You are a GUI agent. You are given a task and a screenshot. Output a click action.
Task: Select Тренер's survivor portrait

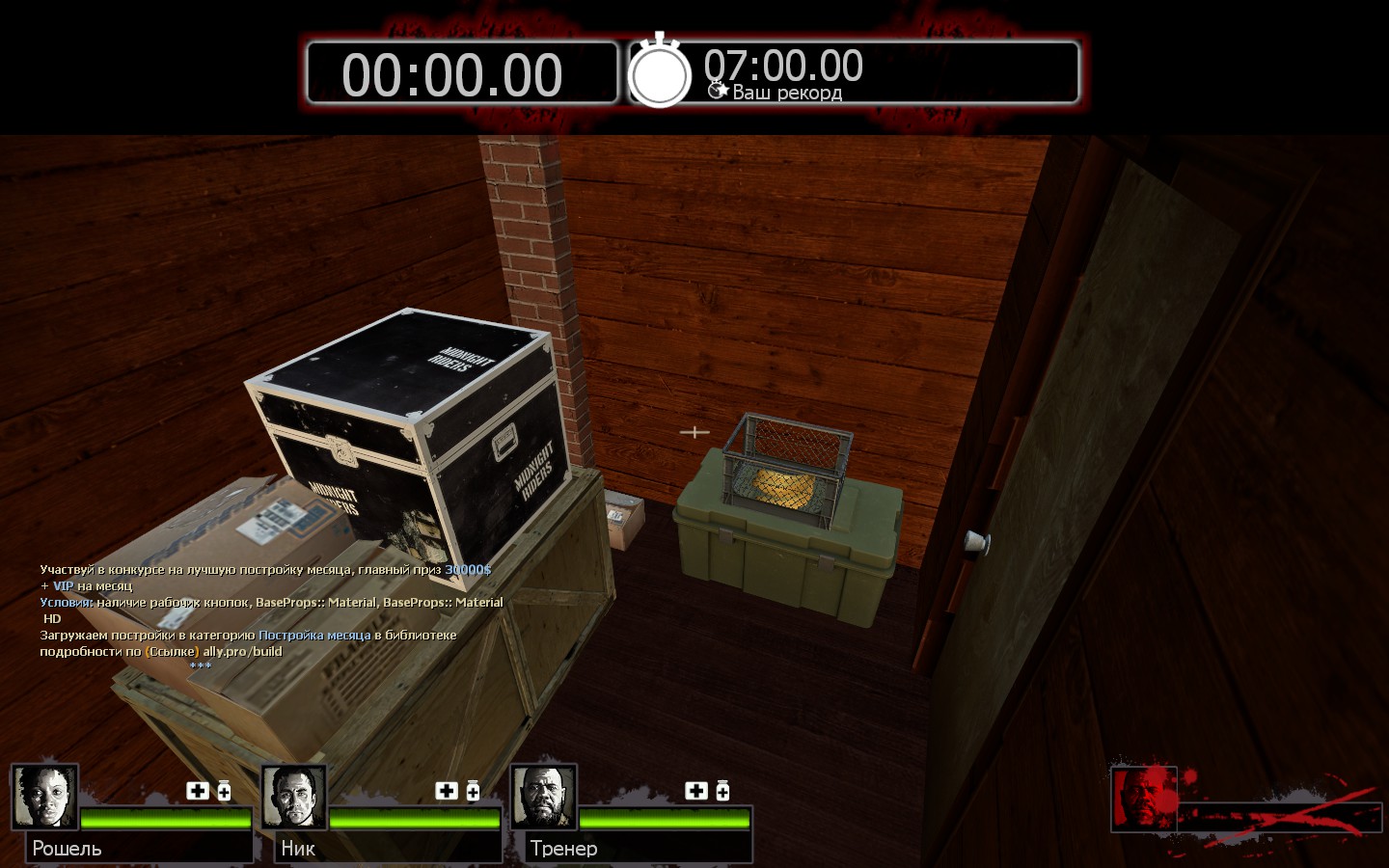point(543,797)
